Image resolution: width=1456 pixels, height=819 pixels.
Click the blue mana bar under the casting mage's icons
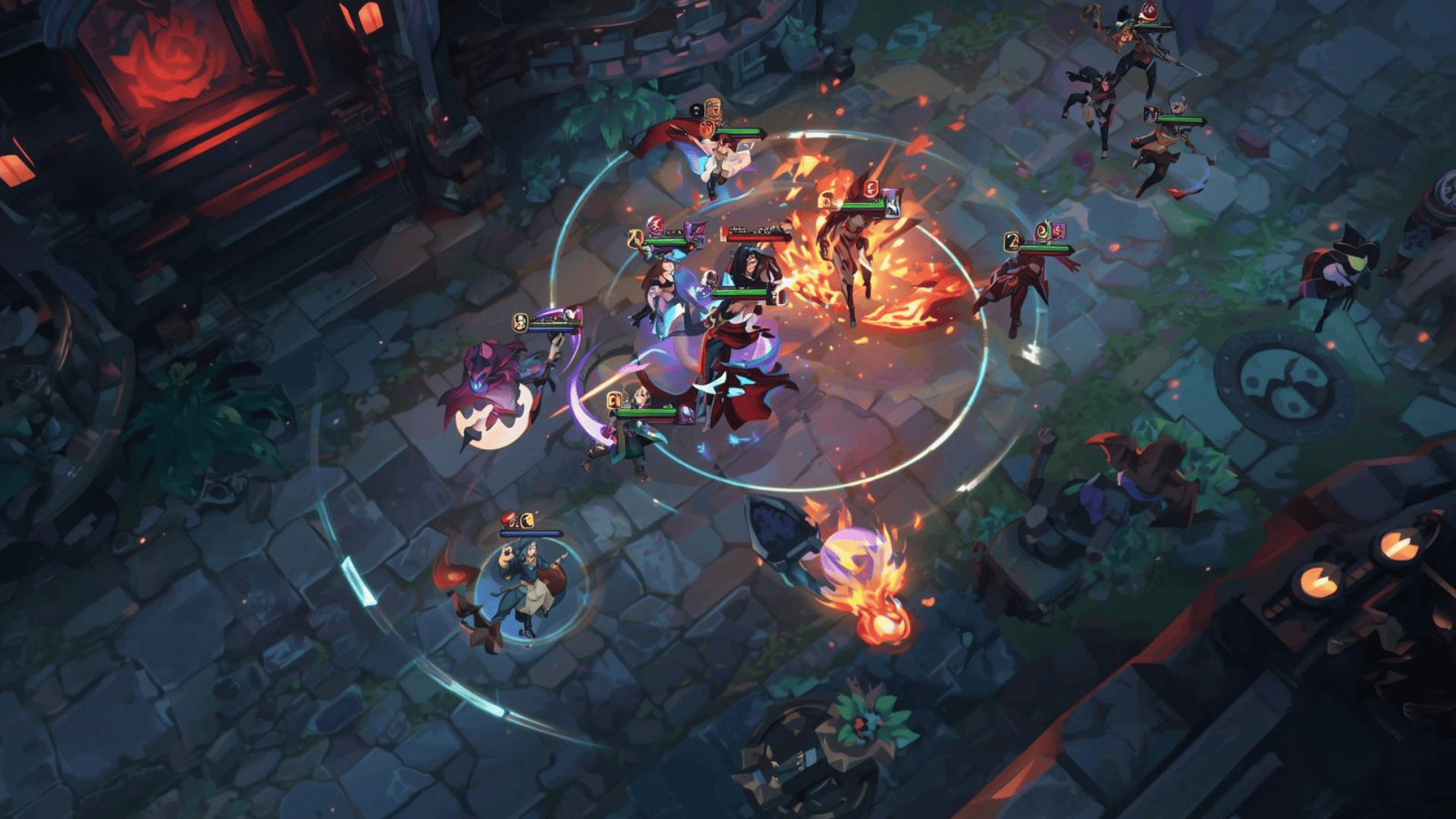click(530, 533)
